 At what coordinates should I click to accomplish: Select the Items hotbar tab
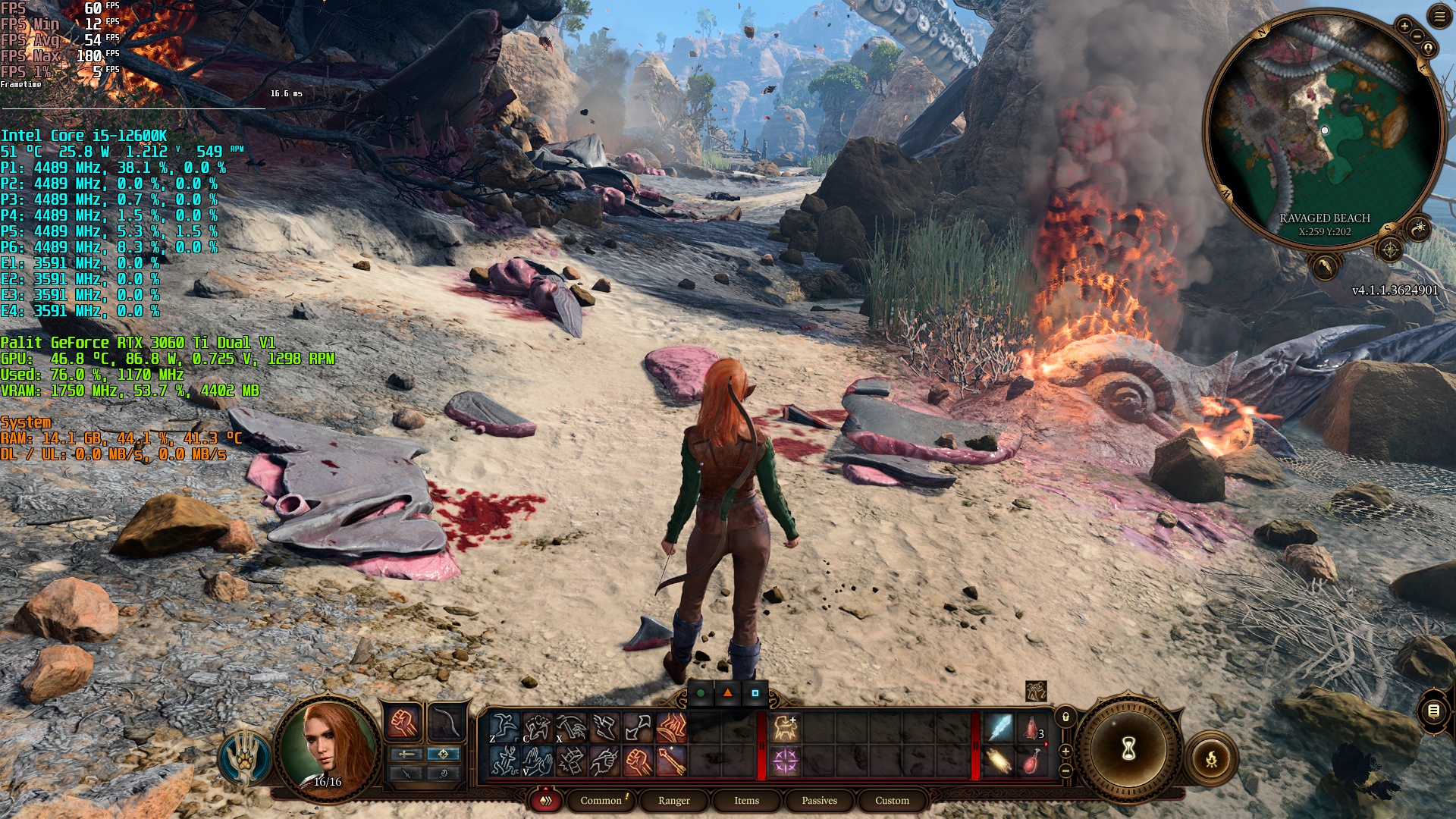tap(746, 800)
